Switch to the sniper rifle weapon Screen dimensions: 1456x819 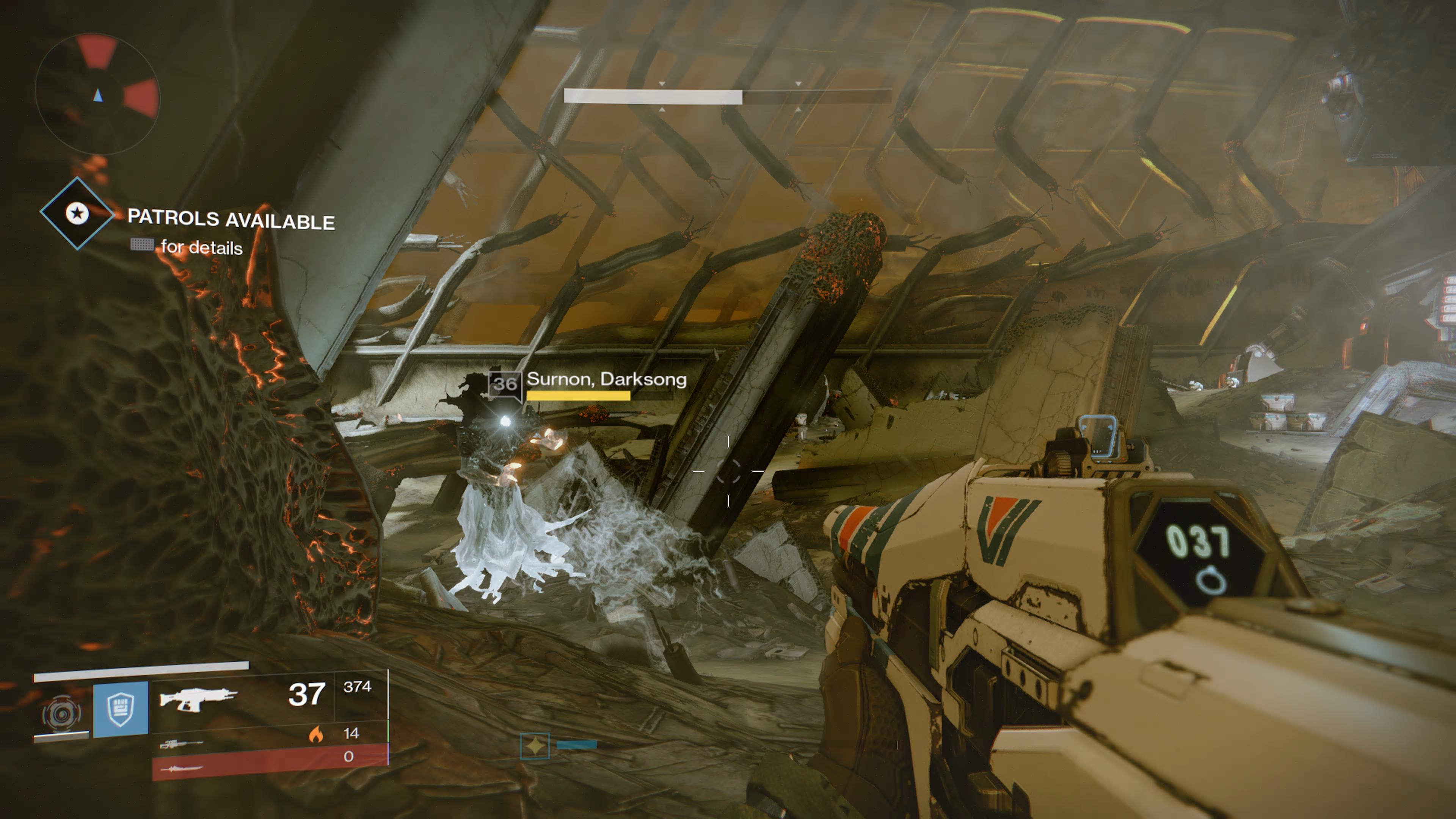tap(181, 744)
